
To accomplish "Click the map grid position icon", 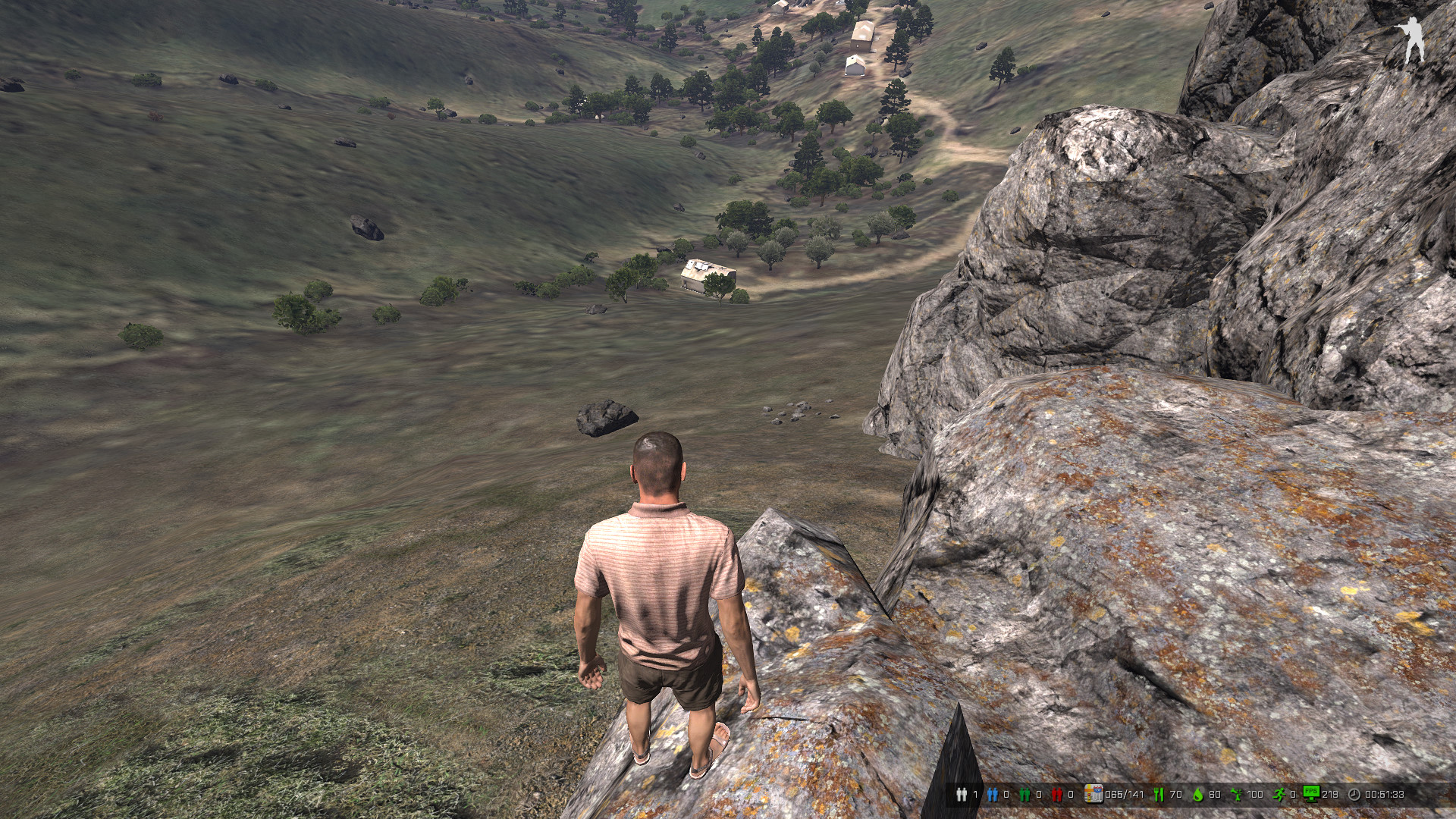I will (1093, 794).
